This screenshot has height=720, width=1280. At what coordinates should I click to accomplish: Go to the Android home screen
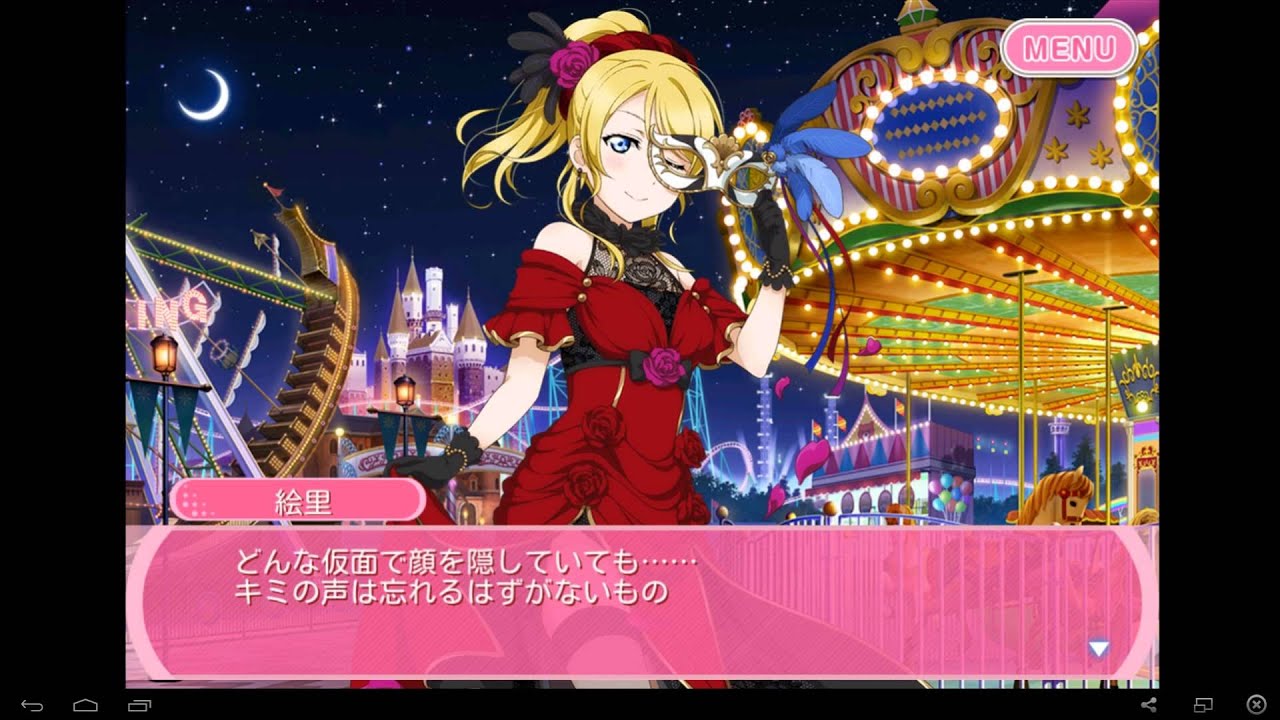pyautogui.click(x=85, y=705)
